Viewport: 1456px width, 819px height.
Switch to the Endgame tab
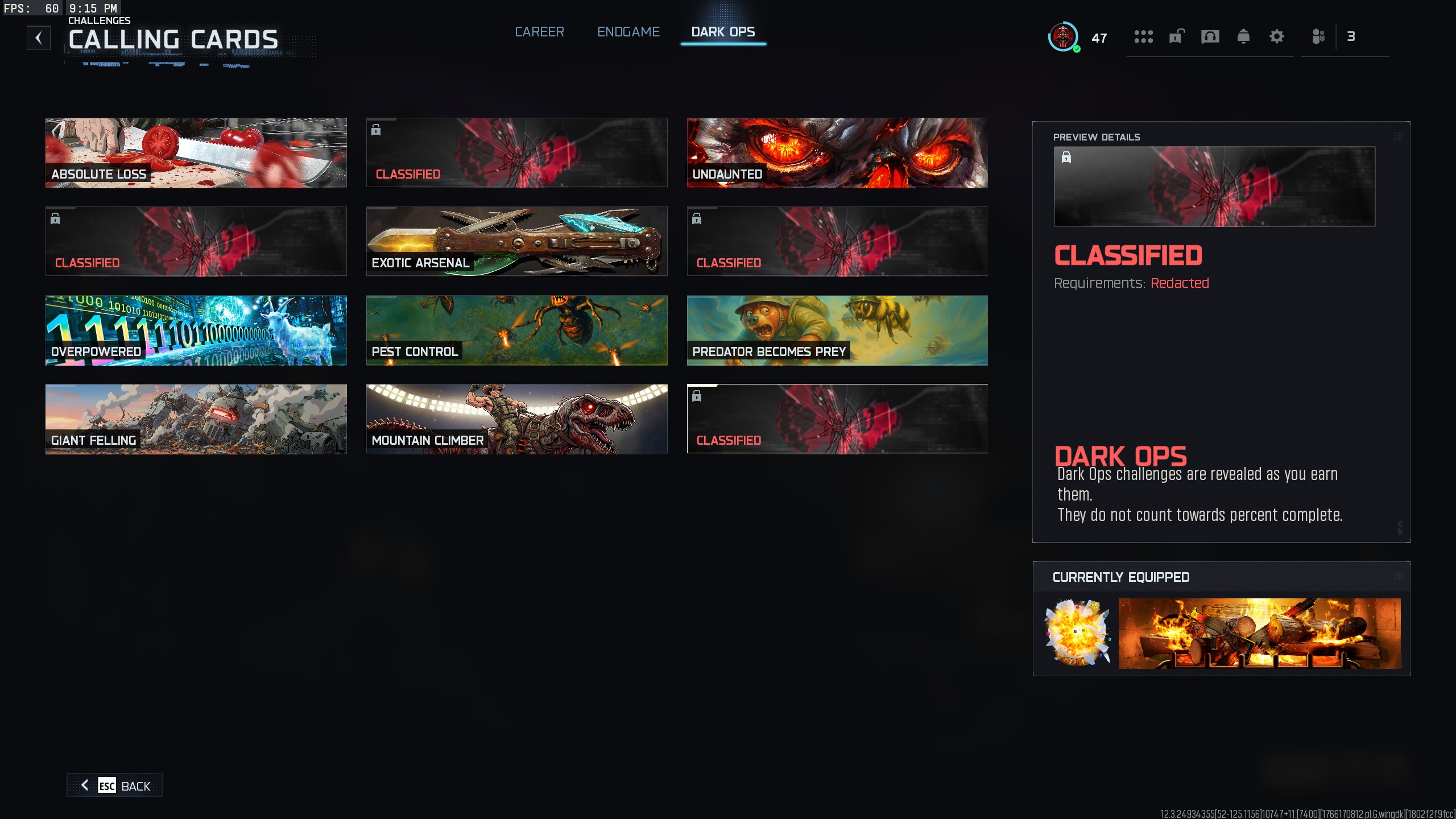coord(628,32)
